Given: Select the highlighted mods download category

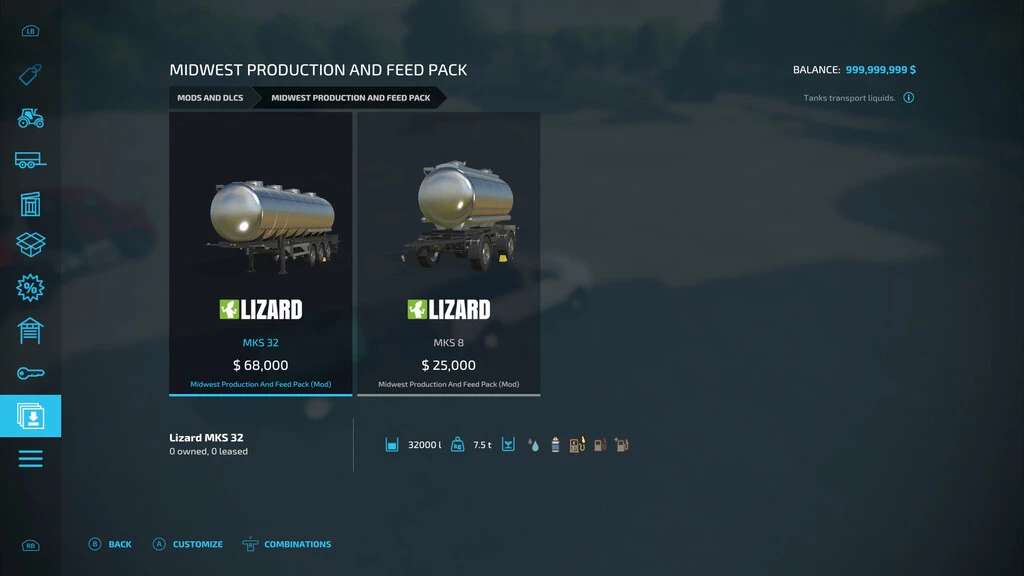Looking at the screenshot, I should click(x=30, y=416).
